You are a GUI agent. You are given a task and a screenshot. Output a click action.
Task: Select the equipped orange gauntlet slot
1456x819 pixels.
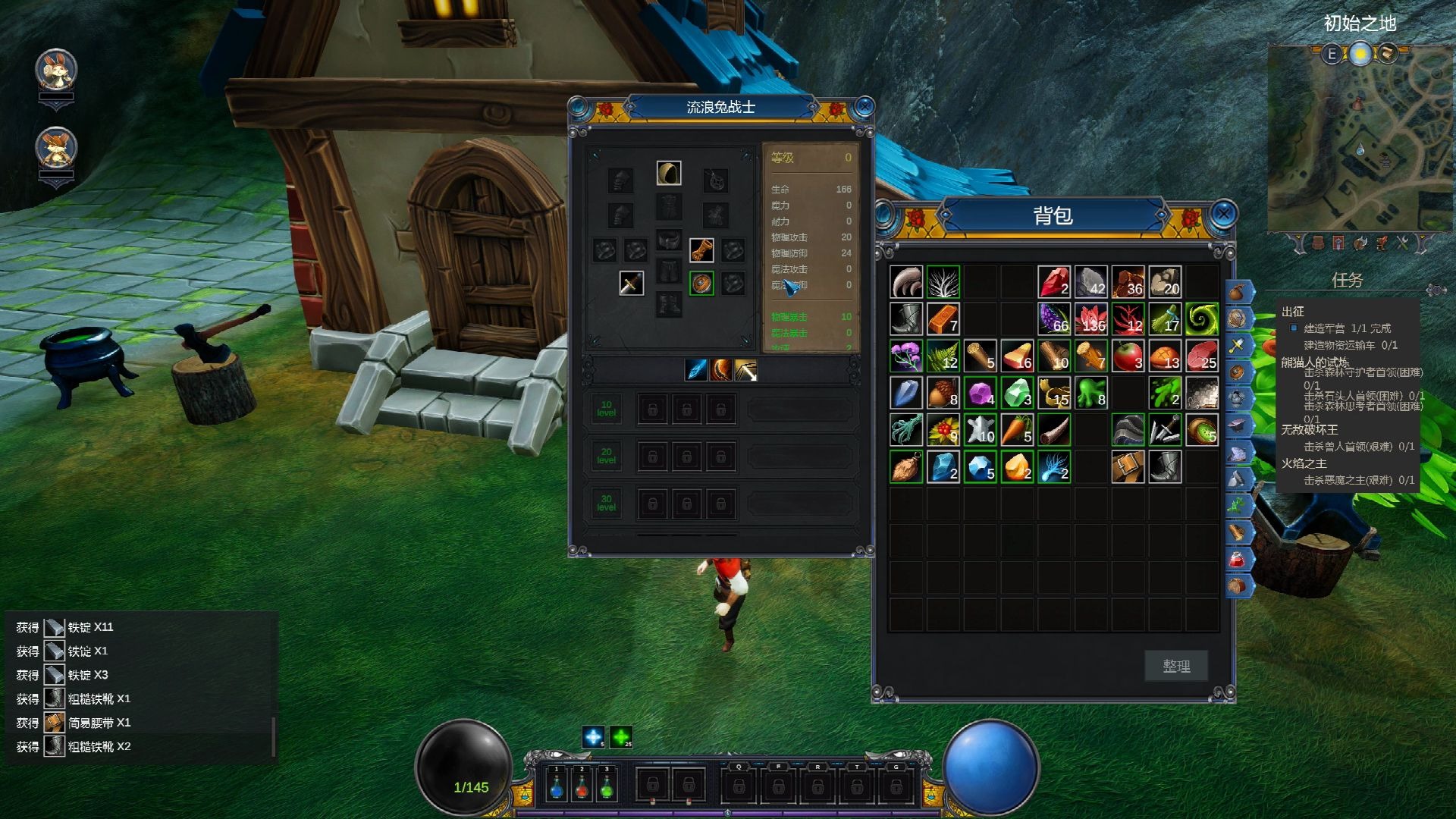[701, 249]
